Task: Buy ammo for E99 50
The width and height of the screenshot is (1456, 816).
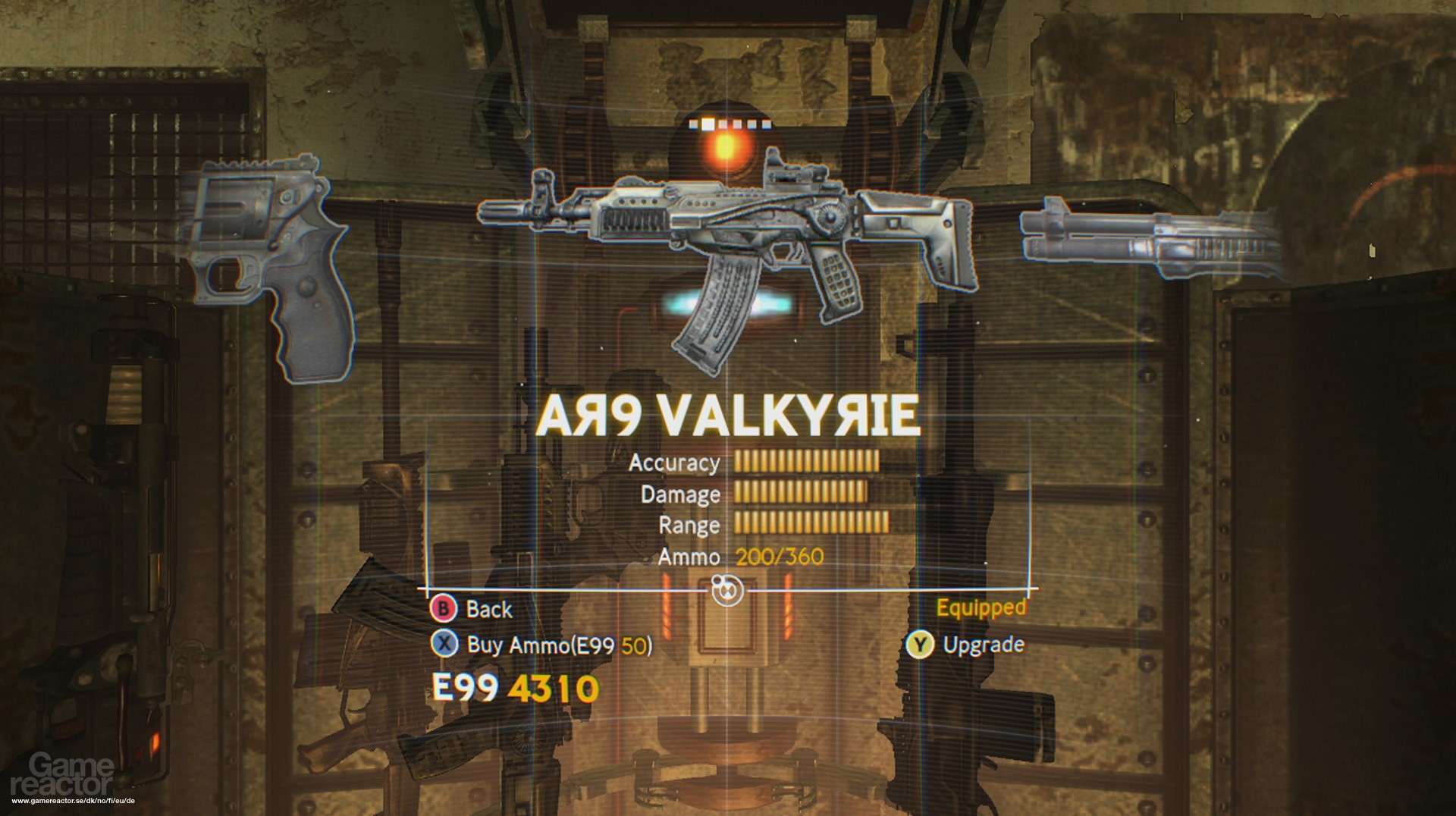Action: pos(542,645)
